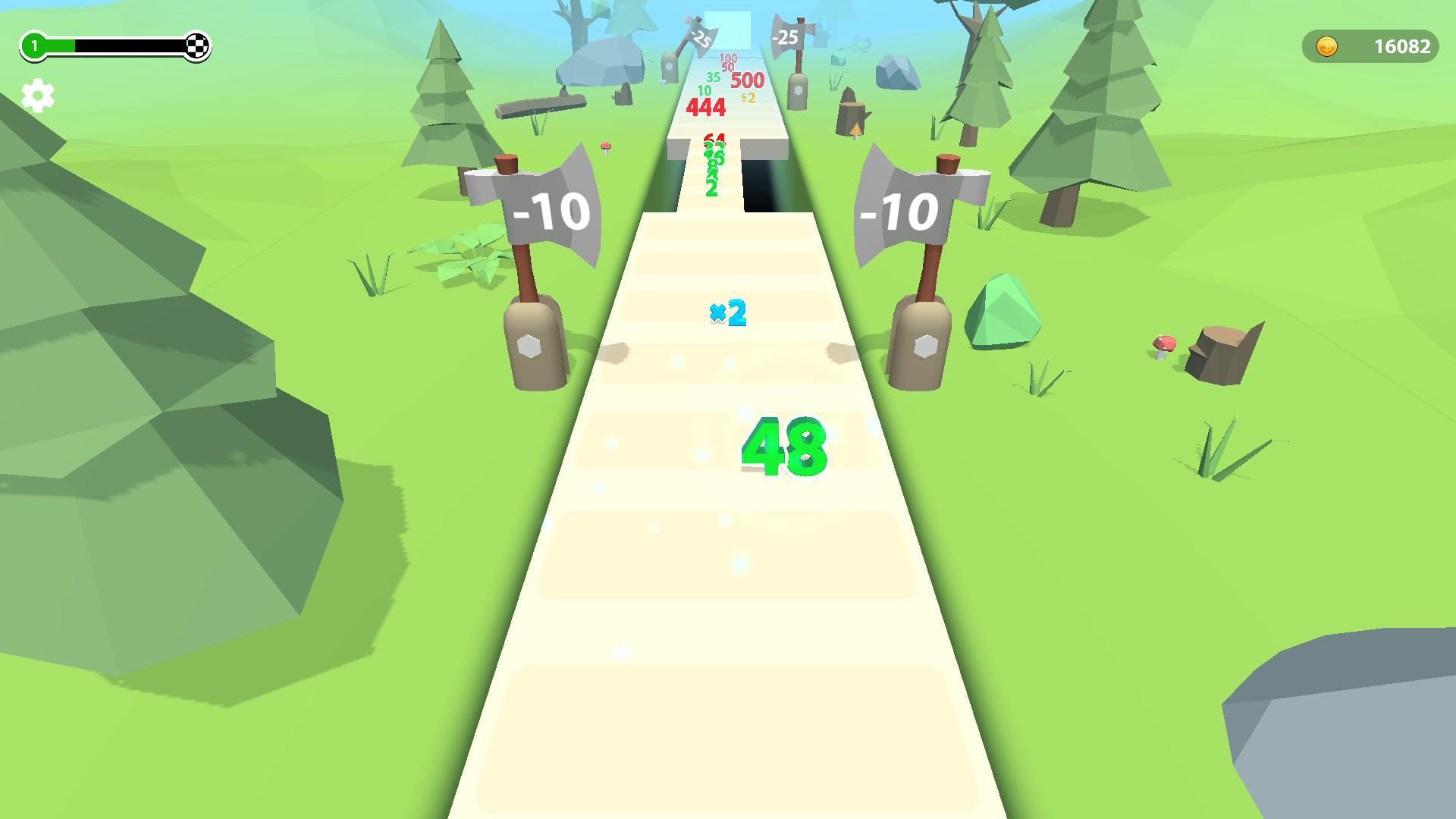Select the level 1 badge circle

33,45
